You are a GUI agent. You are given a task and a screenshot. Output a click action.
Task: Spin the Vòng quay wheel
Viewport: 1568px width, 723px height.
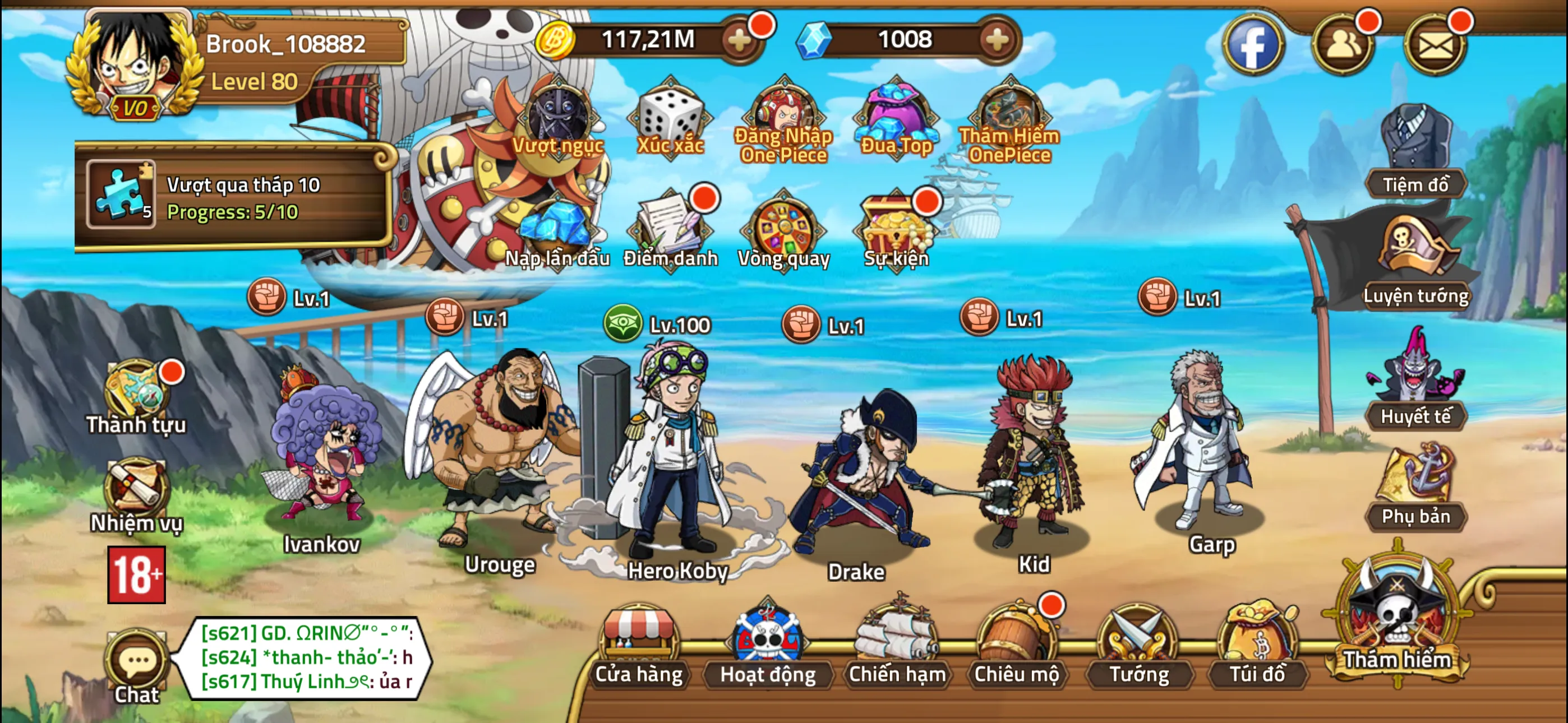point(783,231)
